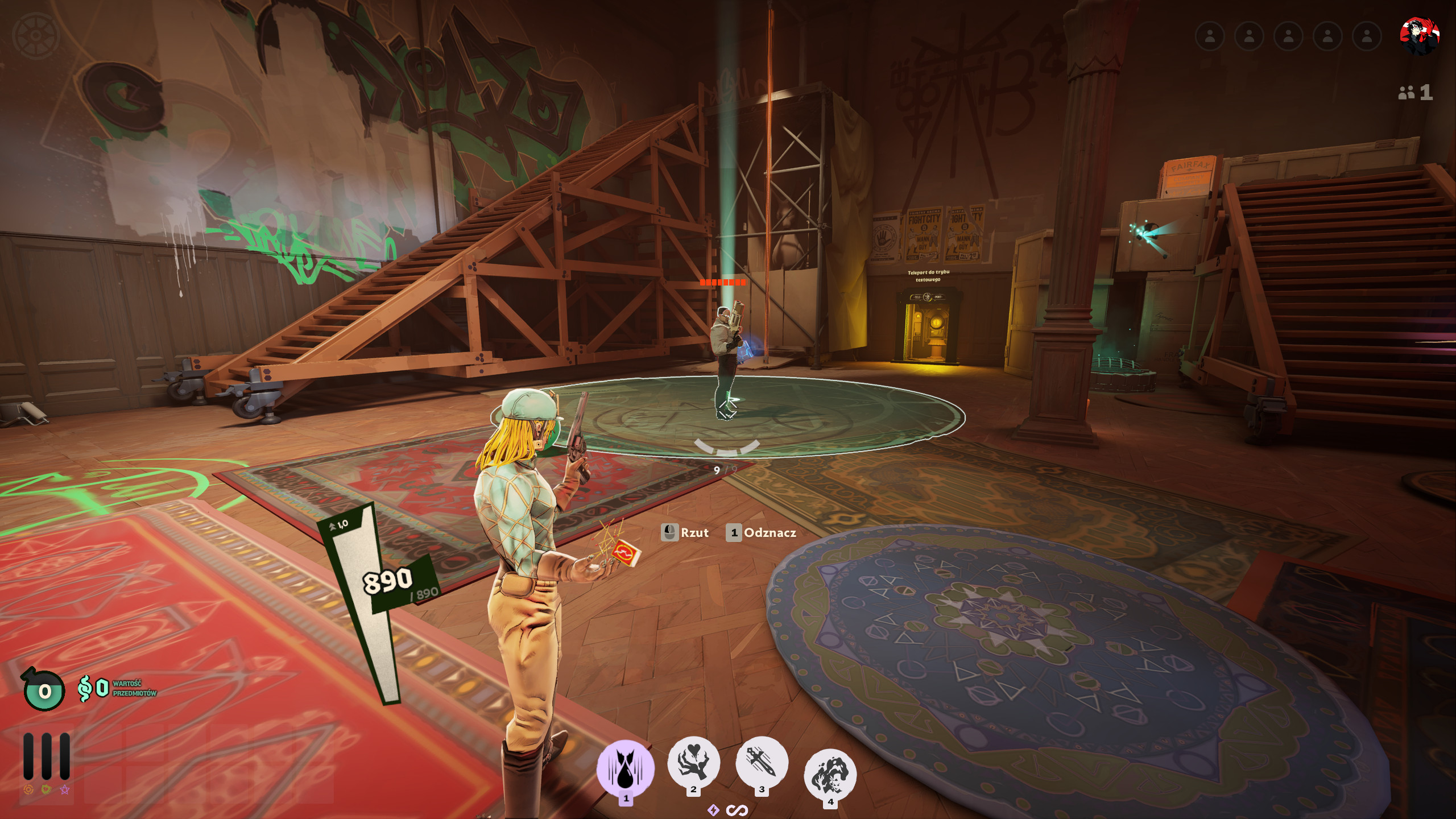Open the faint wheel menu icon
Image resolution: width=1456 pixels, height=819 pixels.
35,35
